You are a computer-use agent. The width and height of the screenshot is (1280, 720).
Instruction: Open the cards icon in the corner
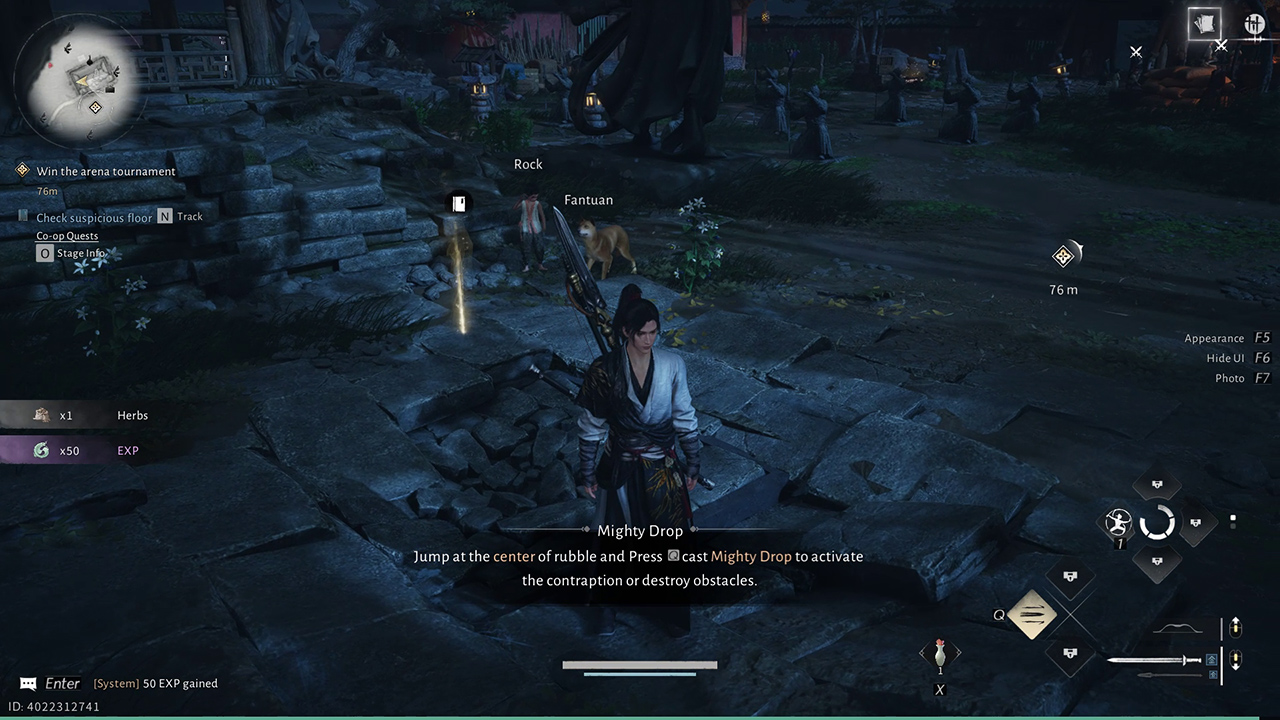click(x=1204, y=24)
